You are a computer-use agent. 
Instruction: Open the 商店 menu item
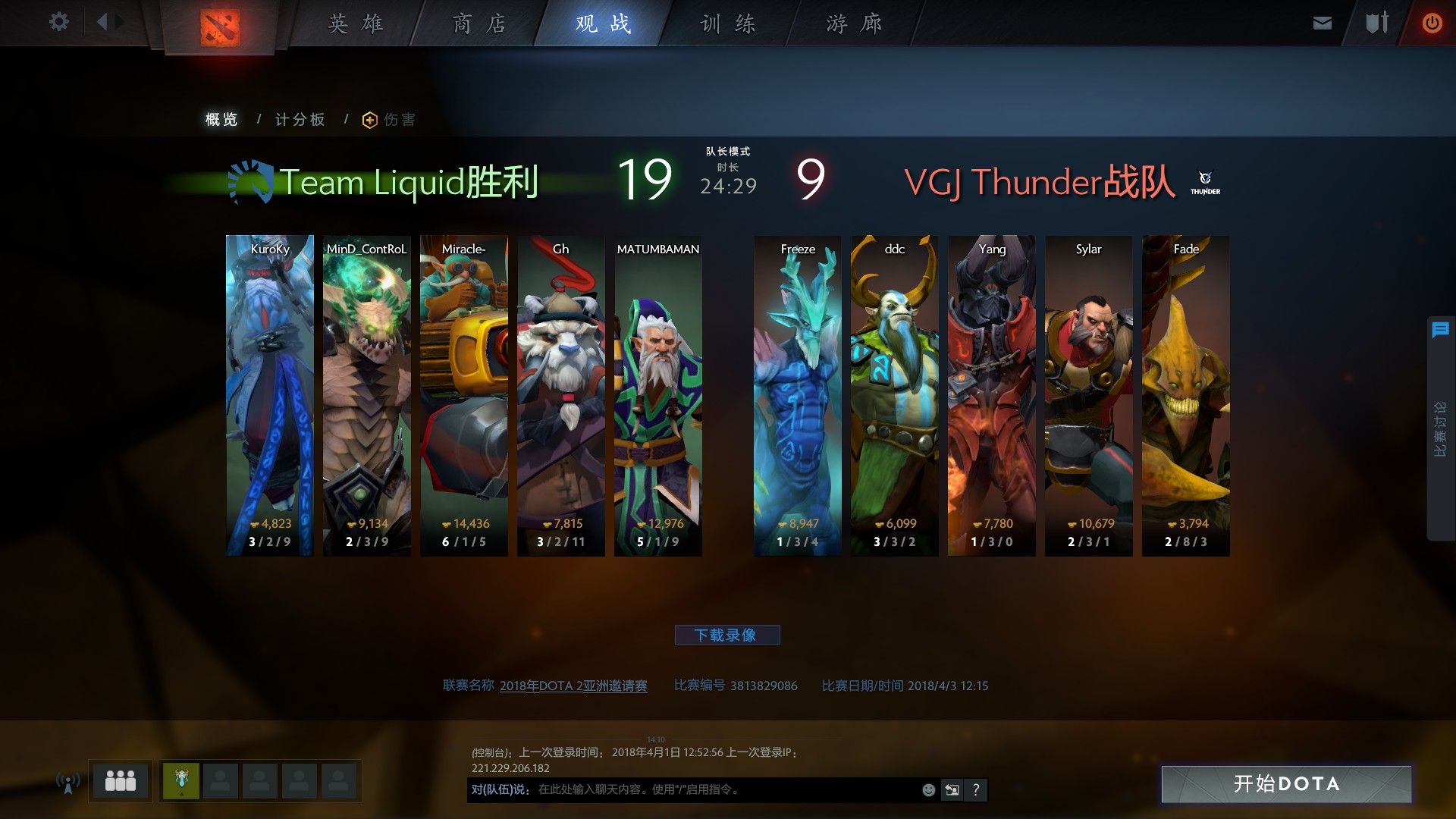click(477, 24)
